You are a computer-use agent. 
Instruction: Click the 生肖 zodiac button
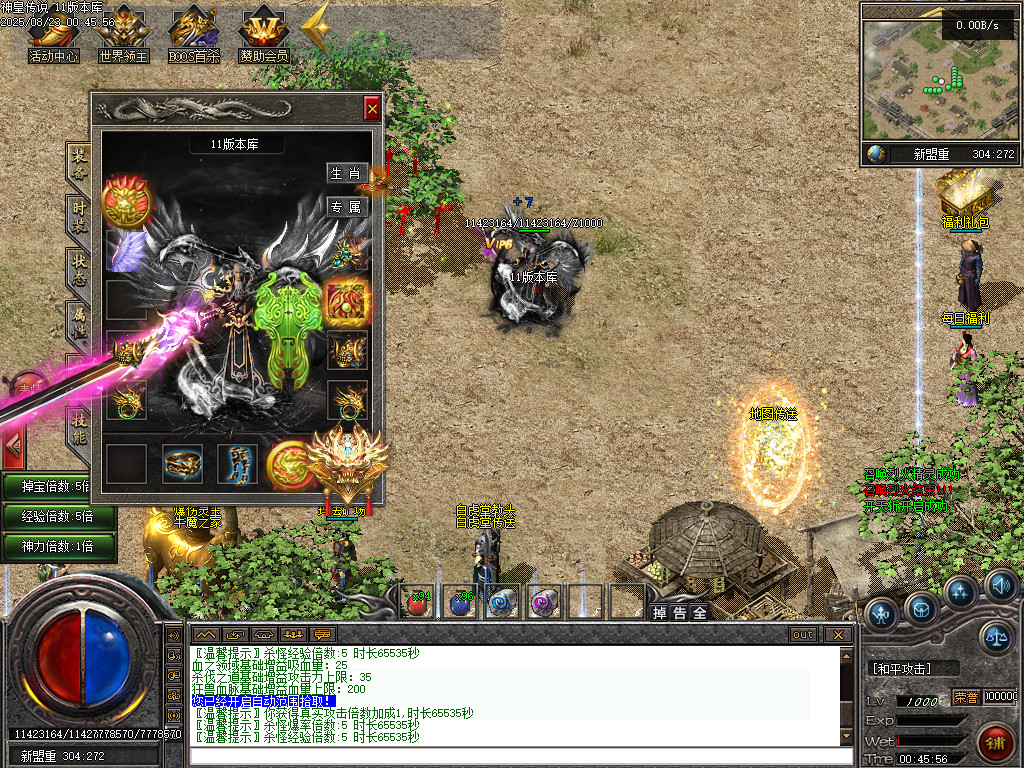coord(347,173)
